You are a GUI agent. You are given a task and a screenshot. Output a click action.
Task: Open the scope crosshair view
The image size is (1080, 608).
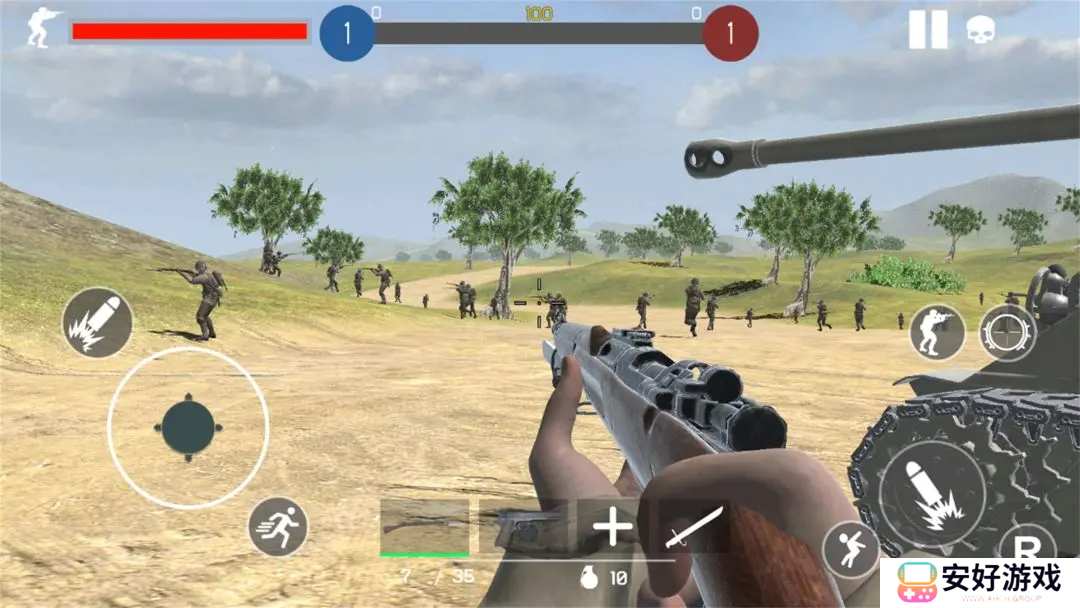tap(1007, 333)
